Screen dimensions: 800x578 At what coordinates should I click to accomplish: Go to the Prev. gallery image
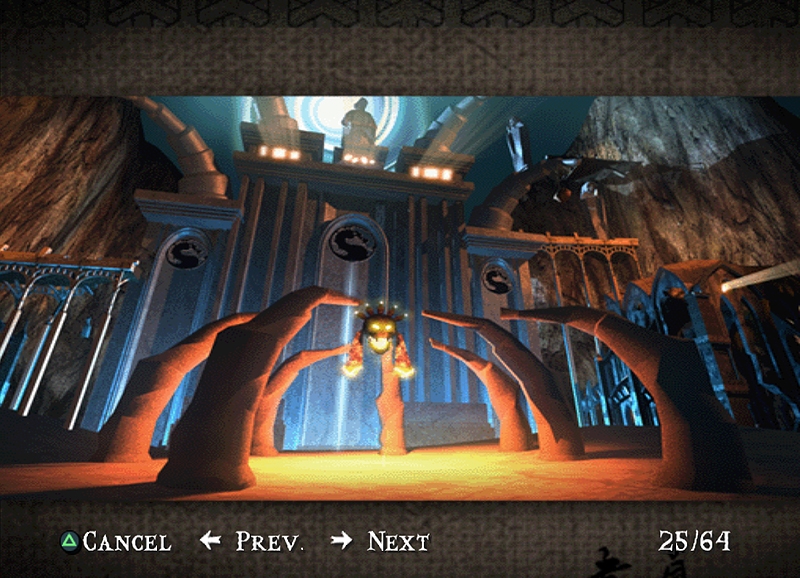pos(254,542)
